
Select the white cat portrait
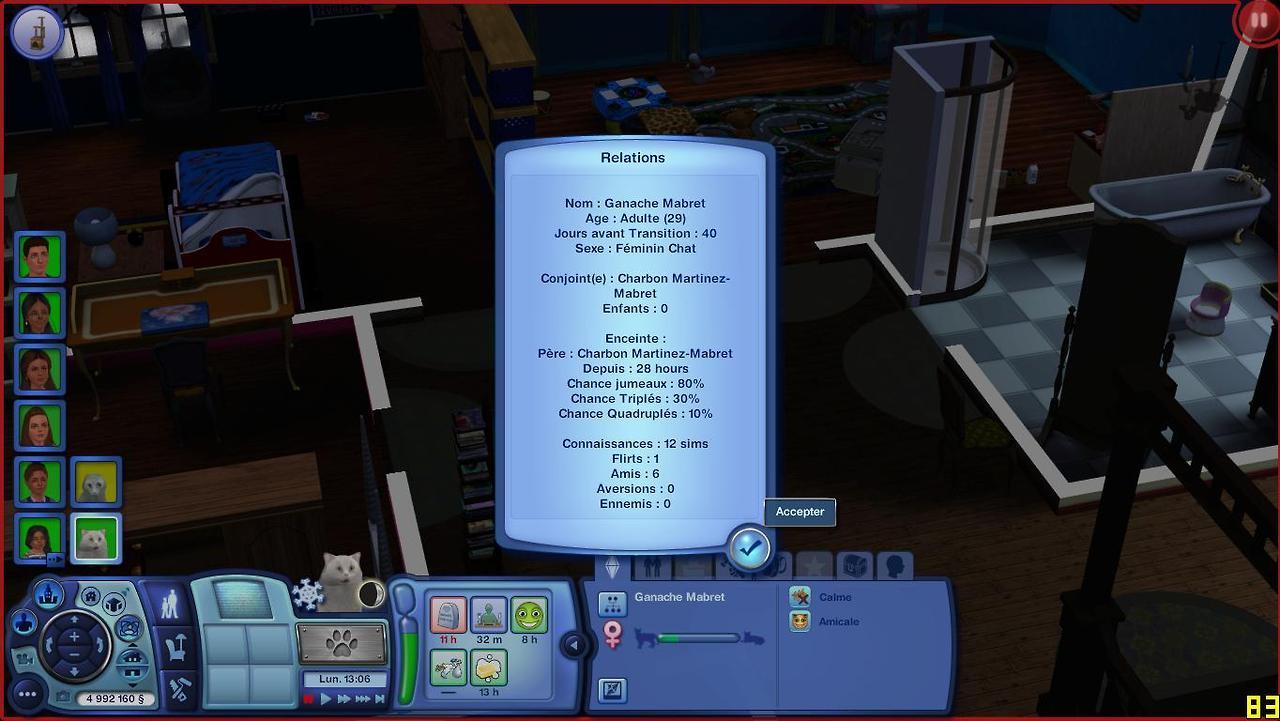click(x=96, y=539)
